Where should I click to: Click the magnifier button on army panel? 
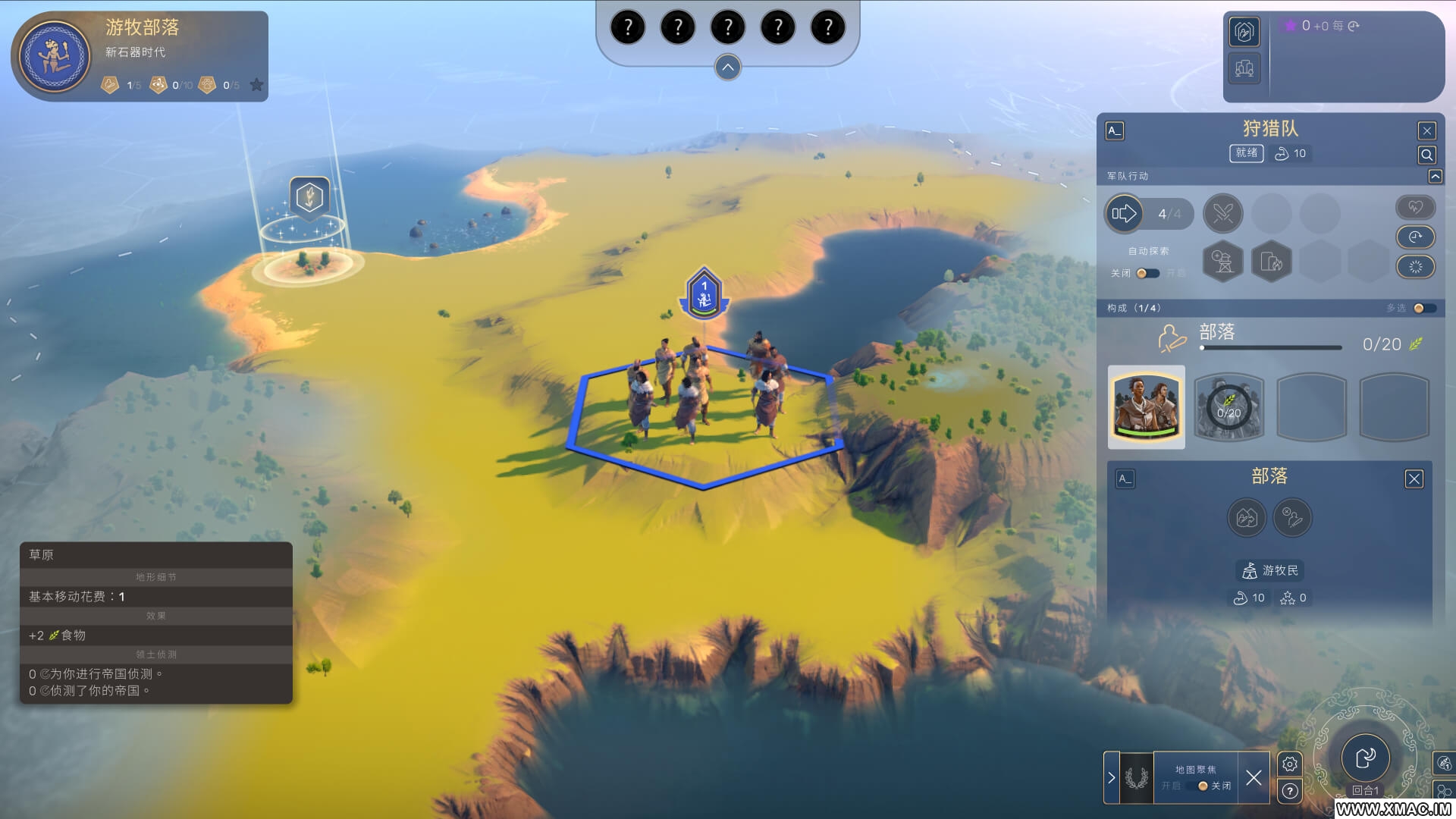1426,155
